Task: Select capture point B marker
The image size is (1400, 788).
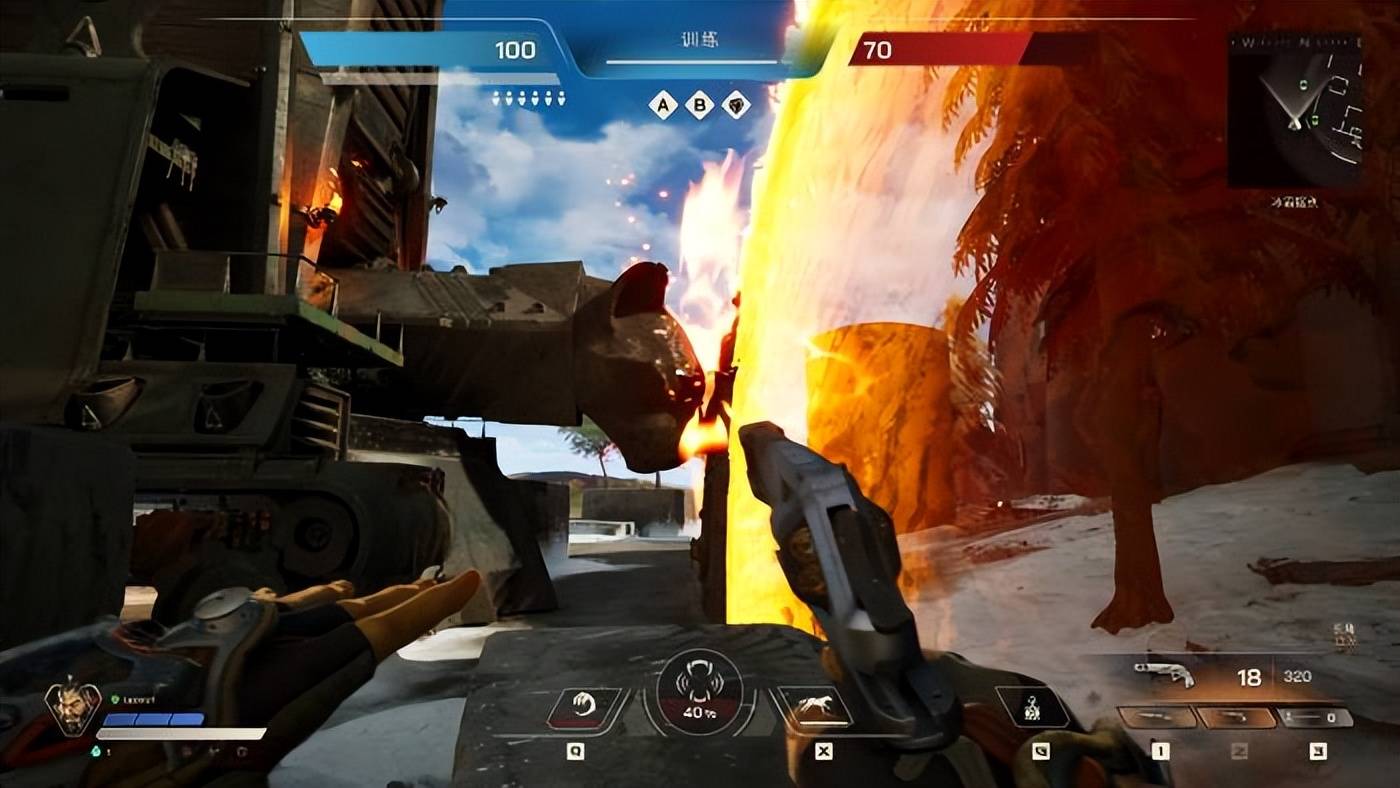Action: pos(700,104)
